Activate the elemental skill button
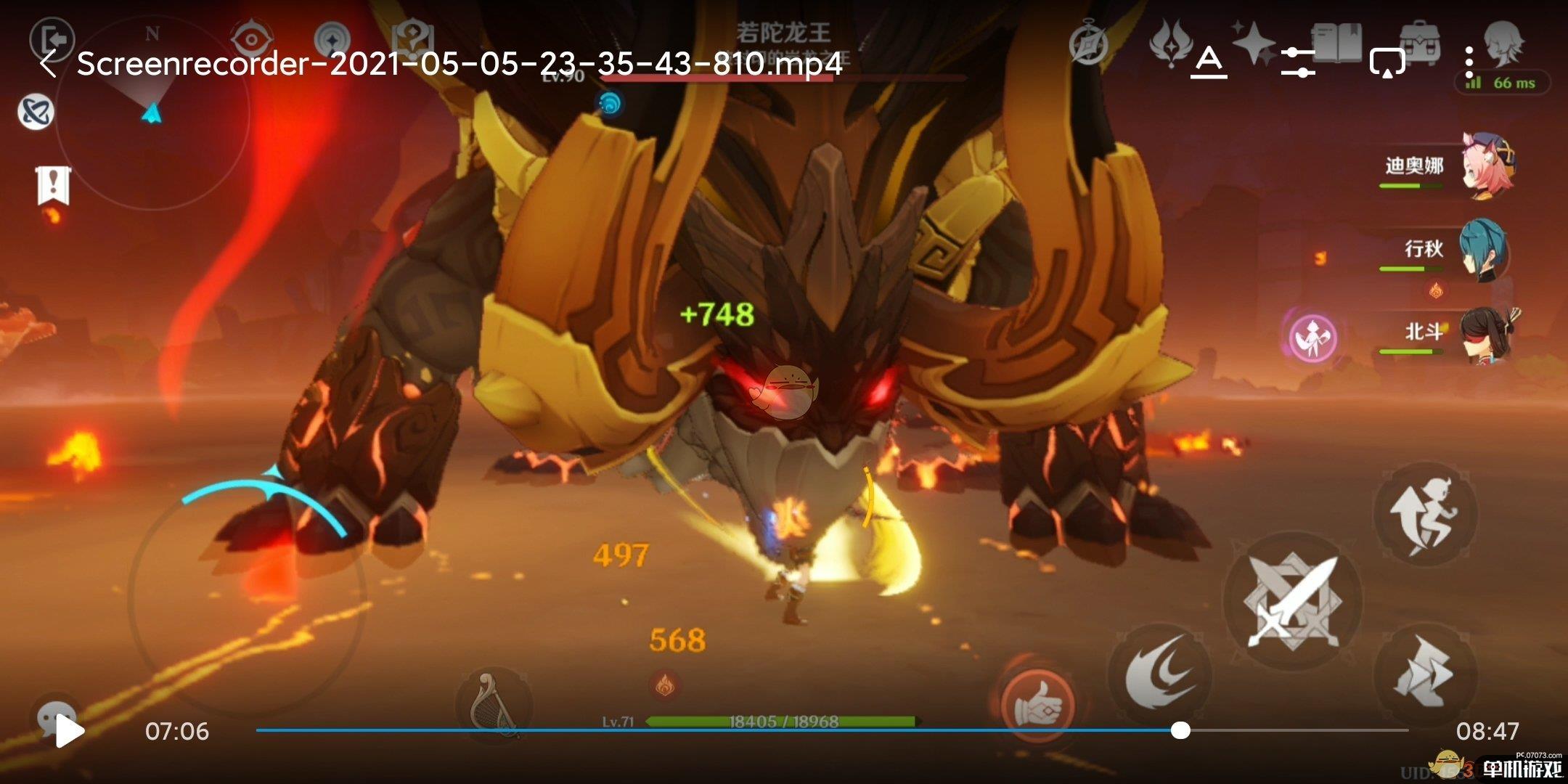1568x784 pixels. pos(1159,674)
